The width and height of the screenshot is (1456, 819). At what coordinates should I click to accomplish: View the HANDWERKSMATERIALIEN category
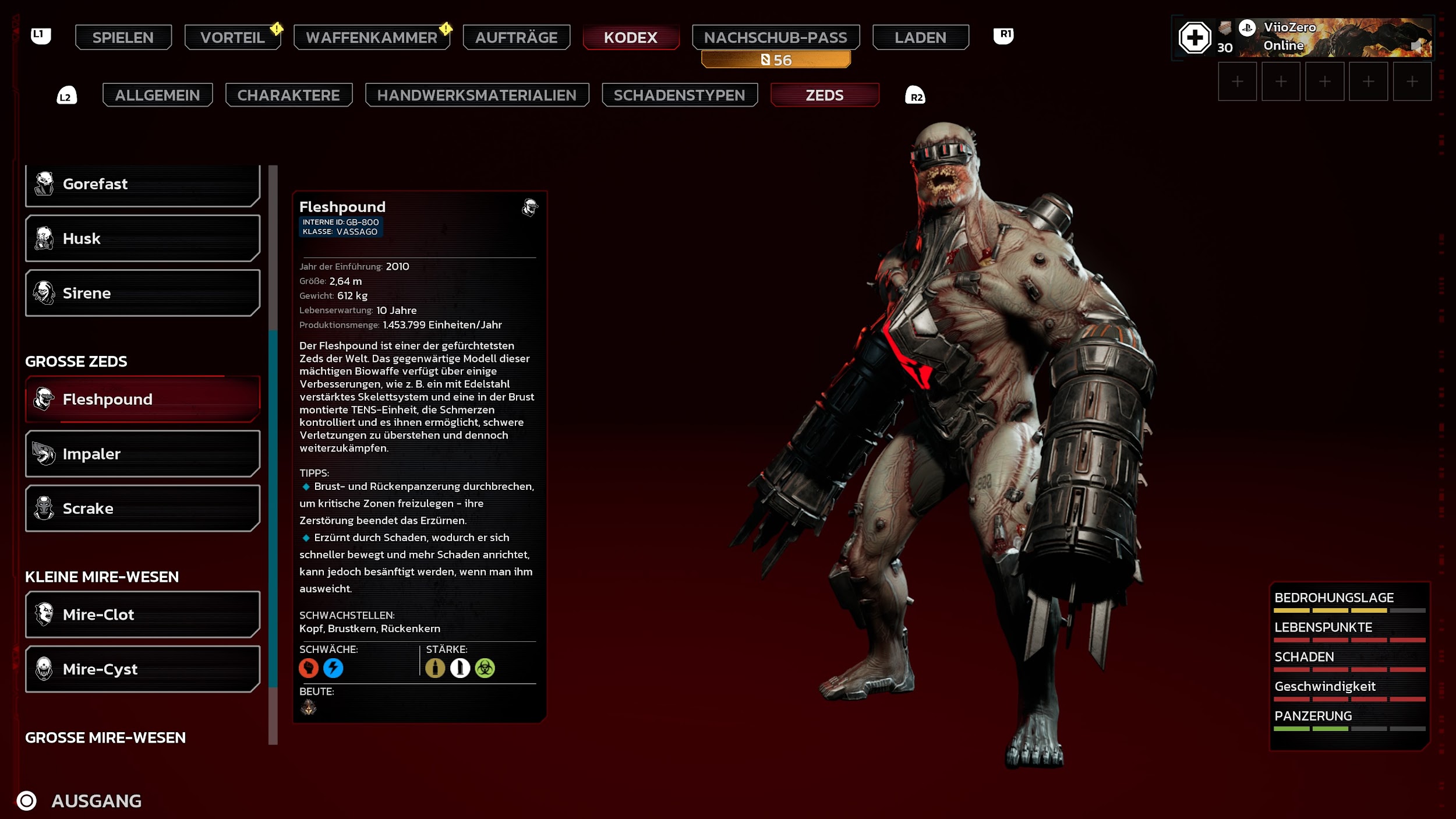[x=476, y=95]
